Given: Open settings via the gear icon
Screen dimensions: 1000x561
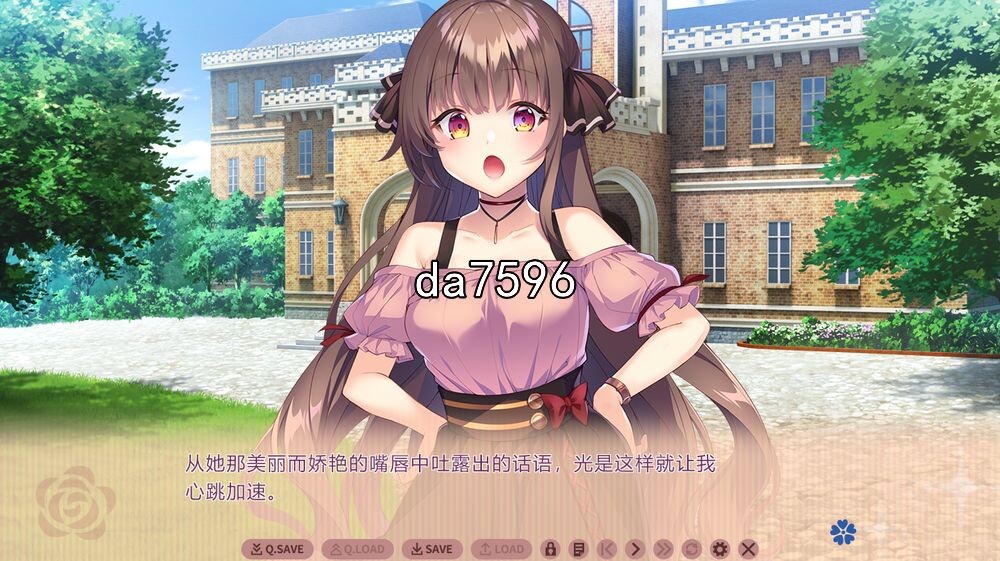Looking at the screenshot, I should 719,549.
